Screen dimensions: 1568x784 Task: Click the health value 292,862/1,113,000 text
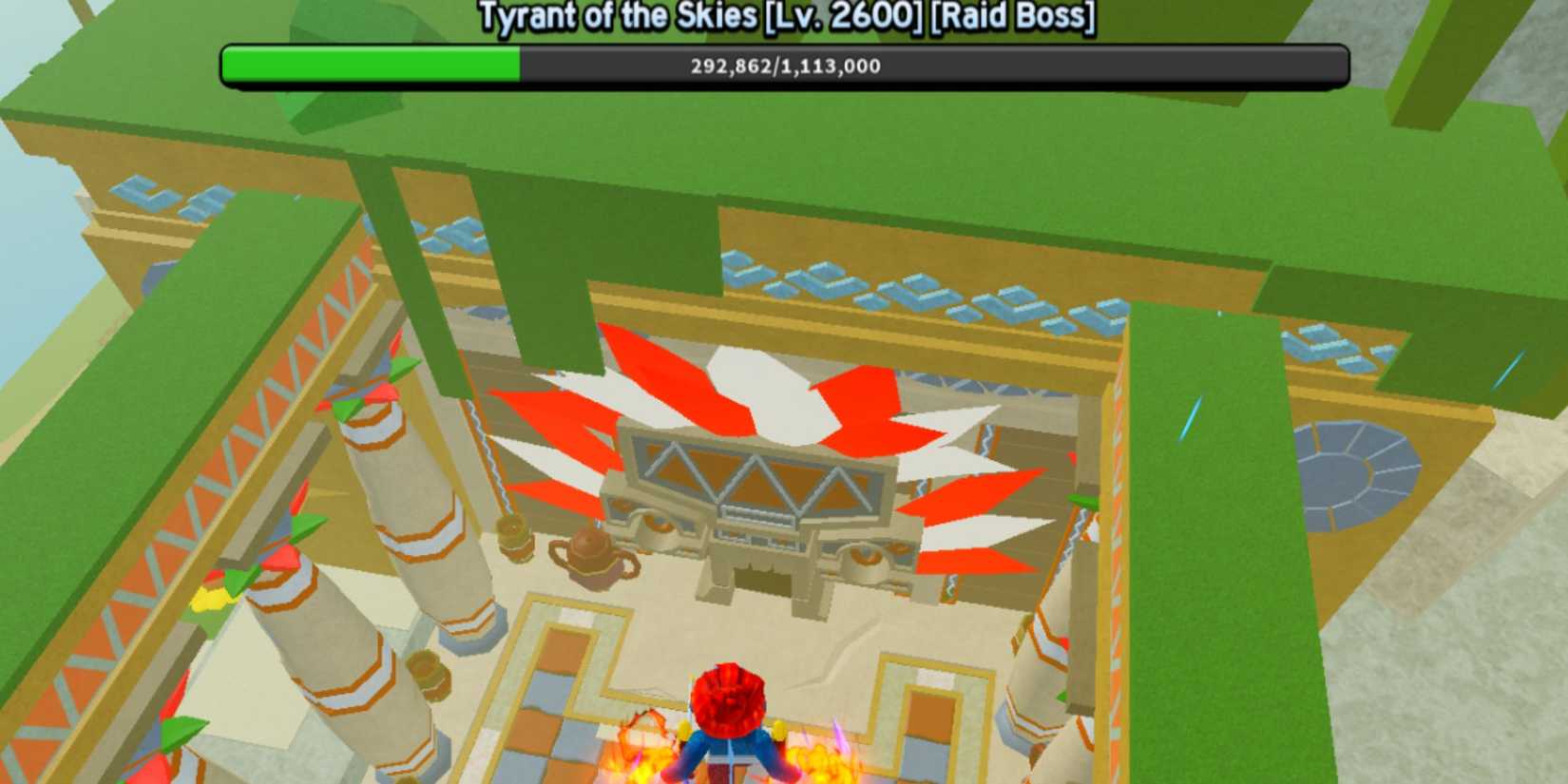click(783, 66)
